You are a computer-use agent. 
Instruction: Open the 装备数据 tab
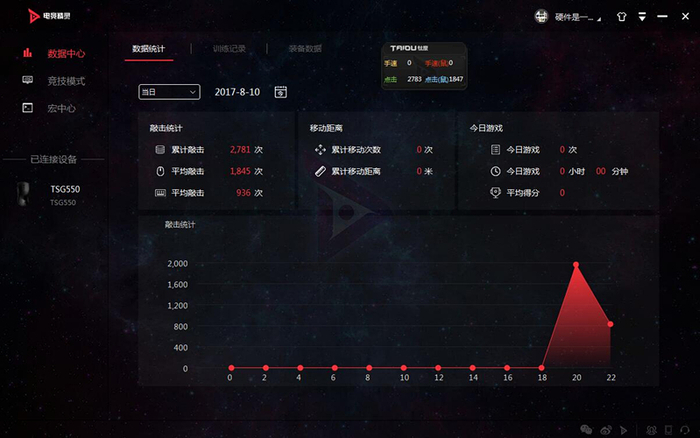tap(305, 48)
